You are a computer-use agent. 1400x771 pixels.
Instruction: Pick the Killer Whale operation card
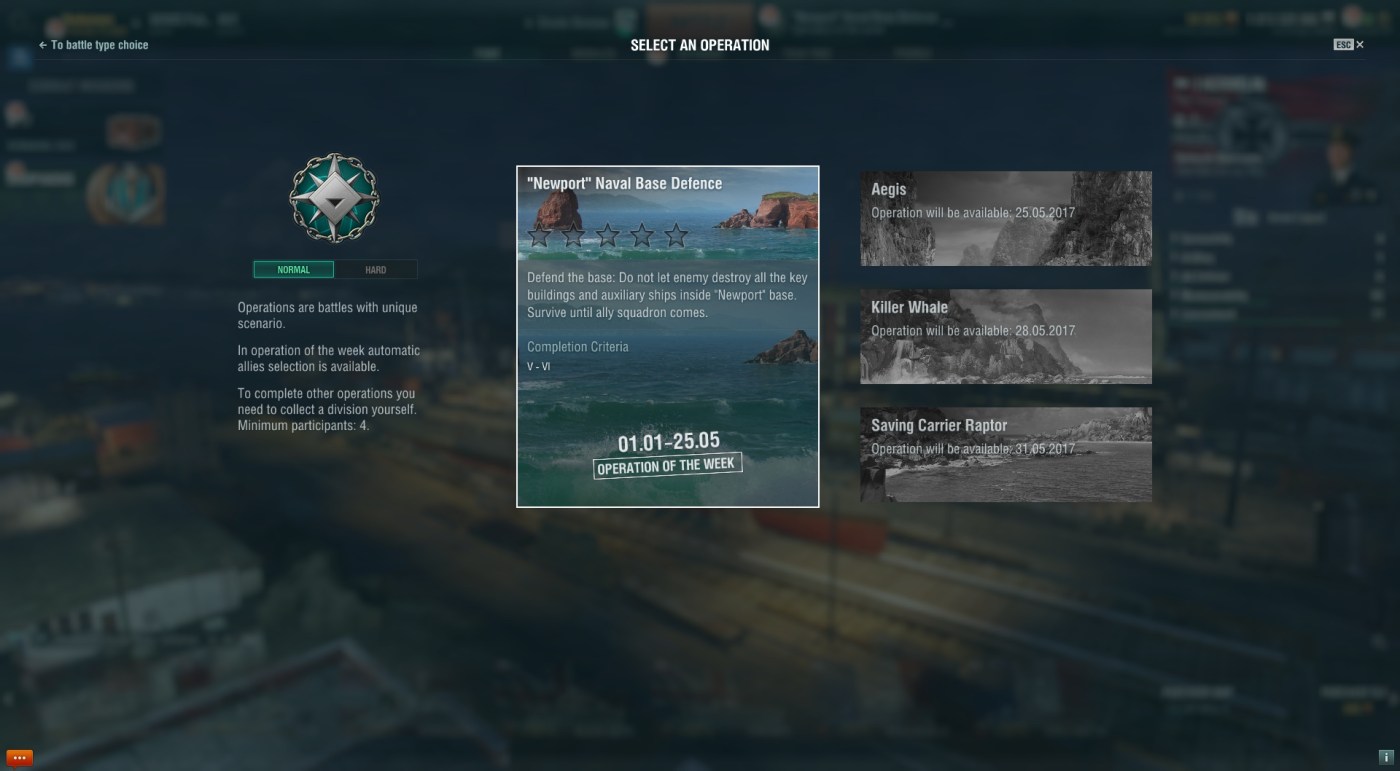point(1005,336)
